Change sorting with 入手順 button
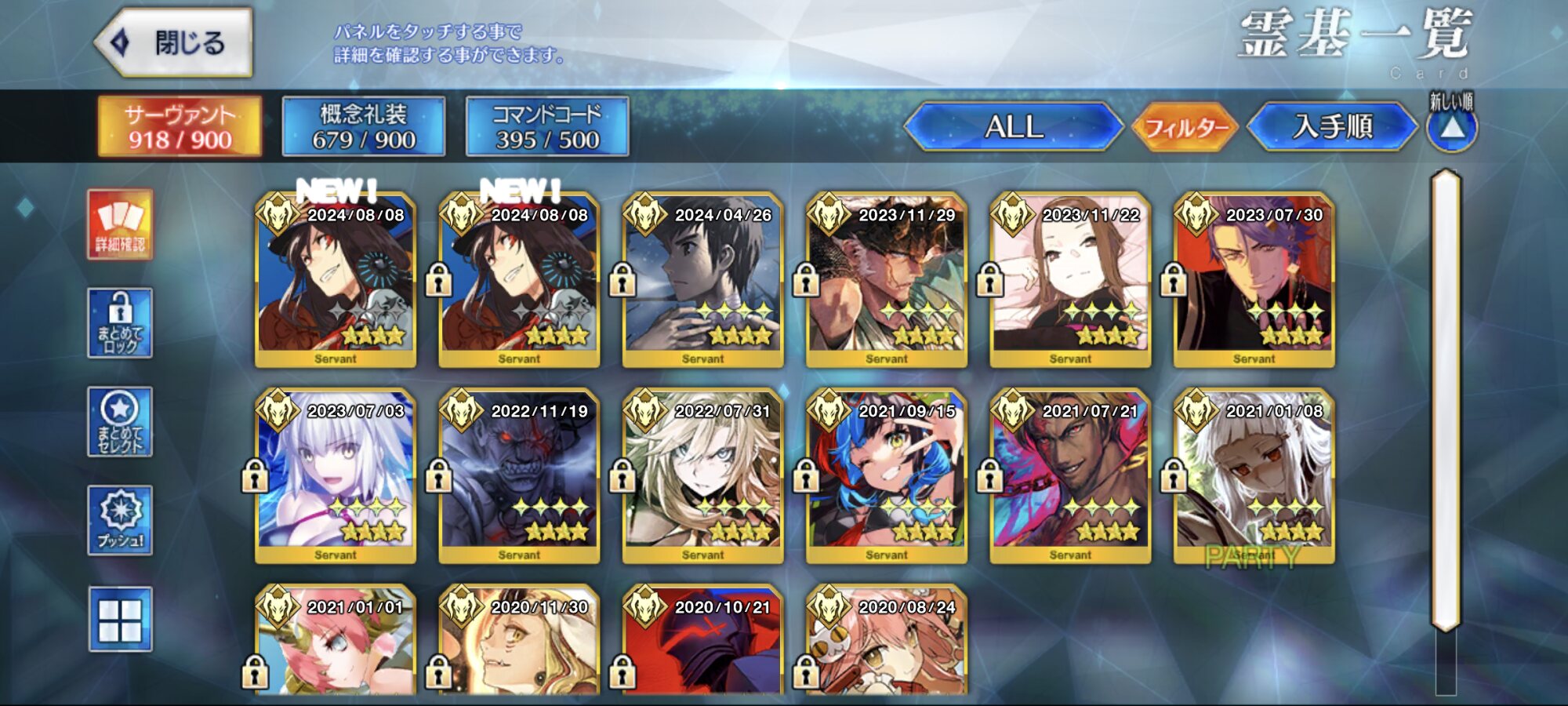 (x=1333, y=126)
